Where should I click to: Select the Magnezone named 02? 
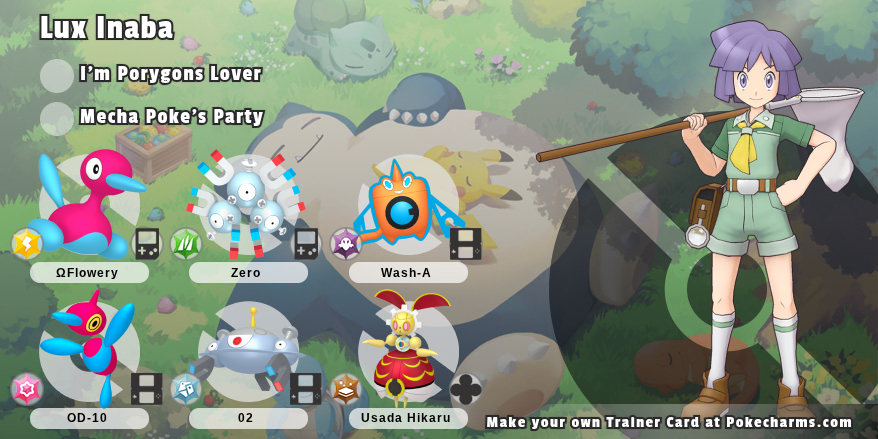click(x=247, y=350)
